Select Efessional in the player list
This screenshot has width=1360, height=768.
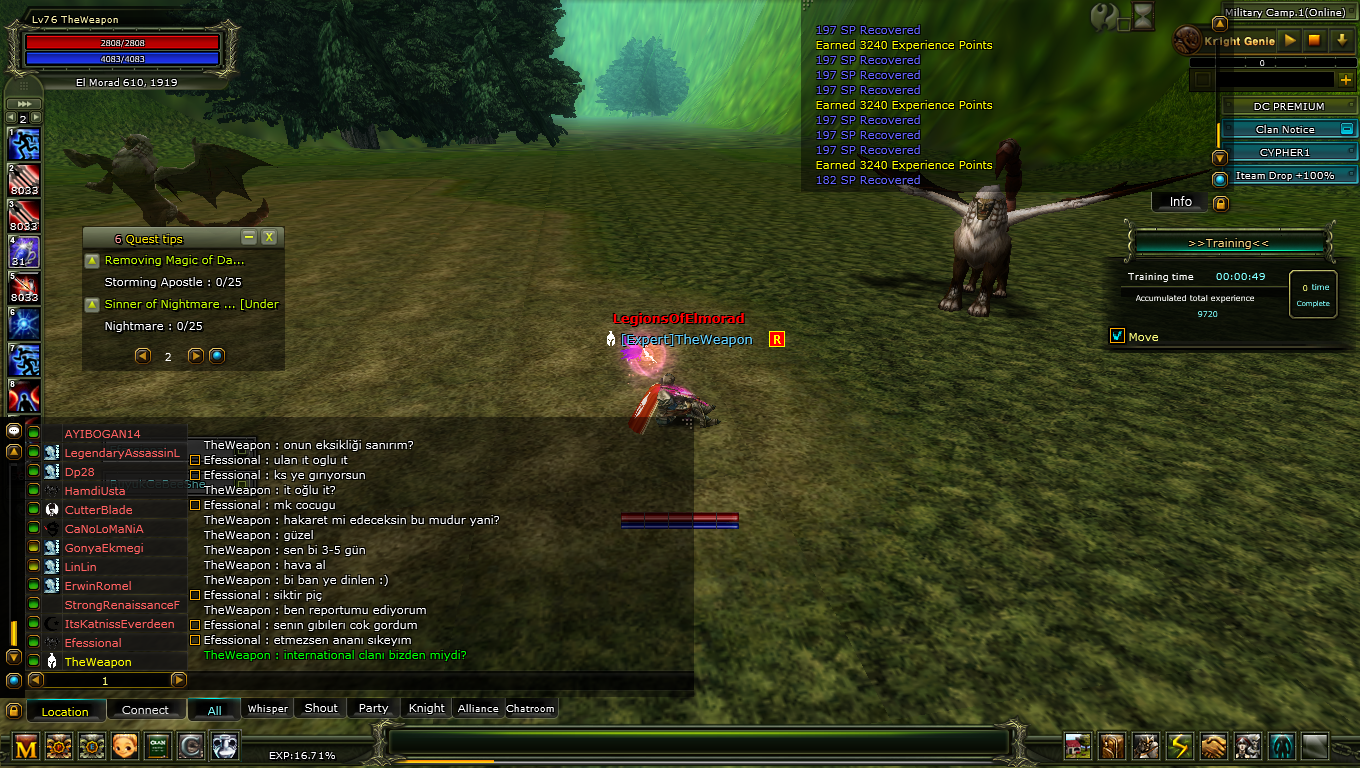coord(93,643)
